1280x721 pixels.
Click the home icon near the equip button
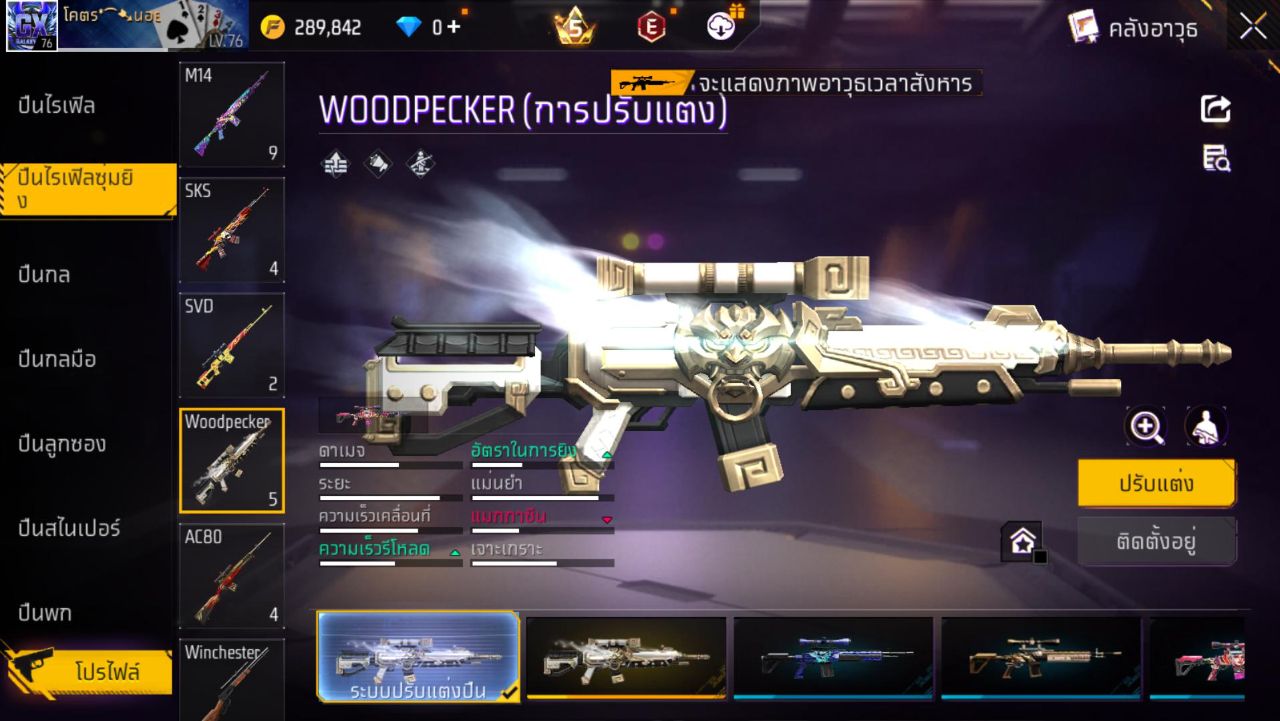point(1022,539)
